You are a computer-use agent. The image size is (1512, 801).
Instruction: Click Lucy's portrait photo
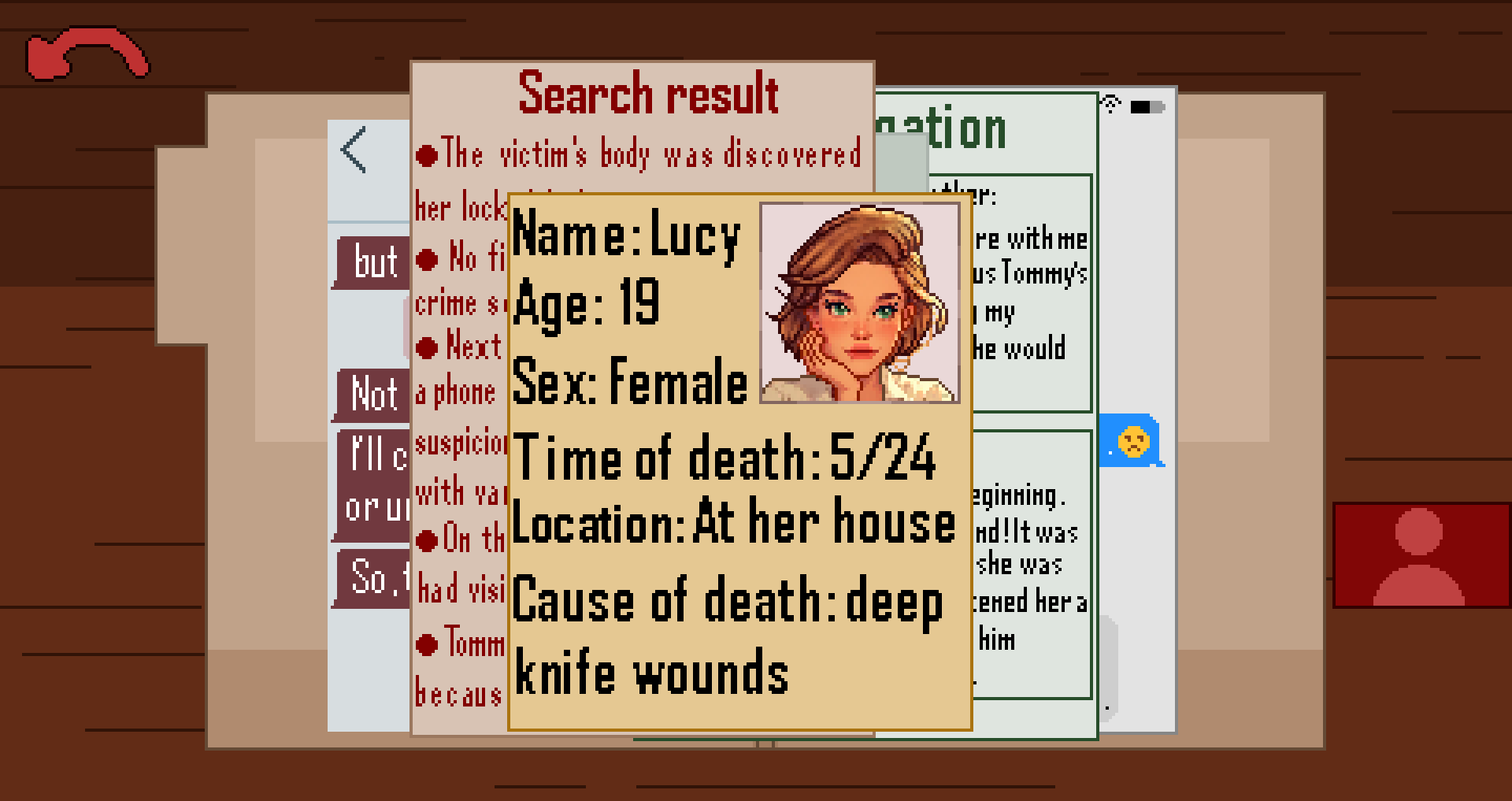click(860, 302)
